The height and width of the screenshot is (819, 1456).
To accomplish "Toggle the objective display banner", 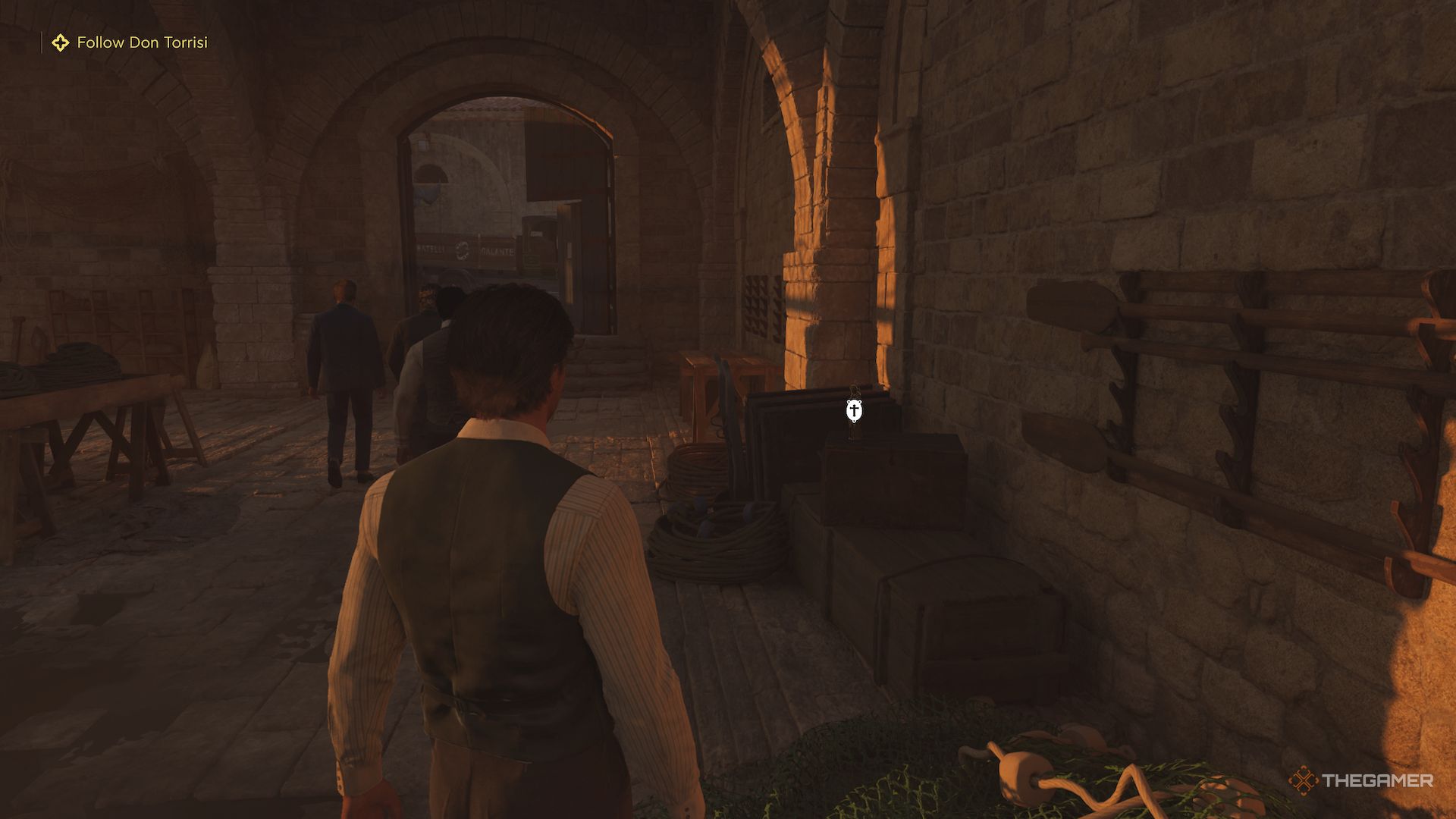I will 129,42.
